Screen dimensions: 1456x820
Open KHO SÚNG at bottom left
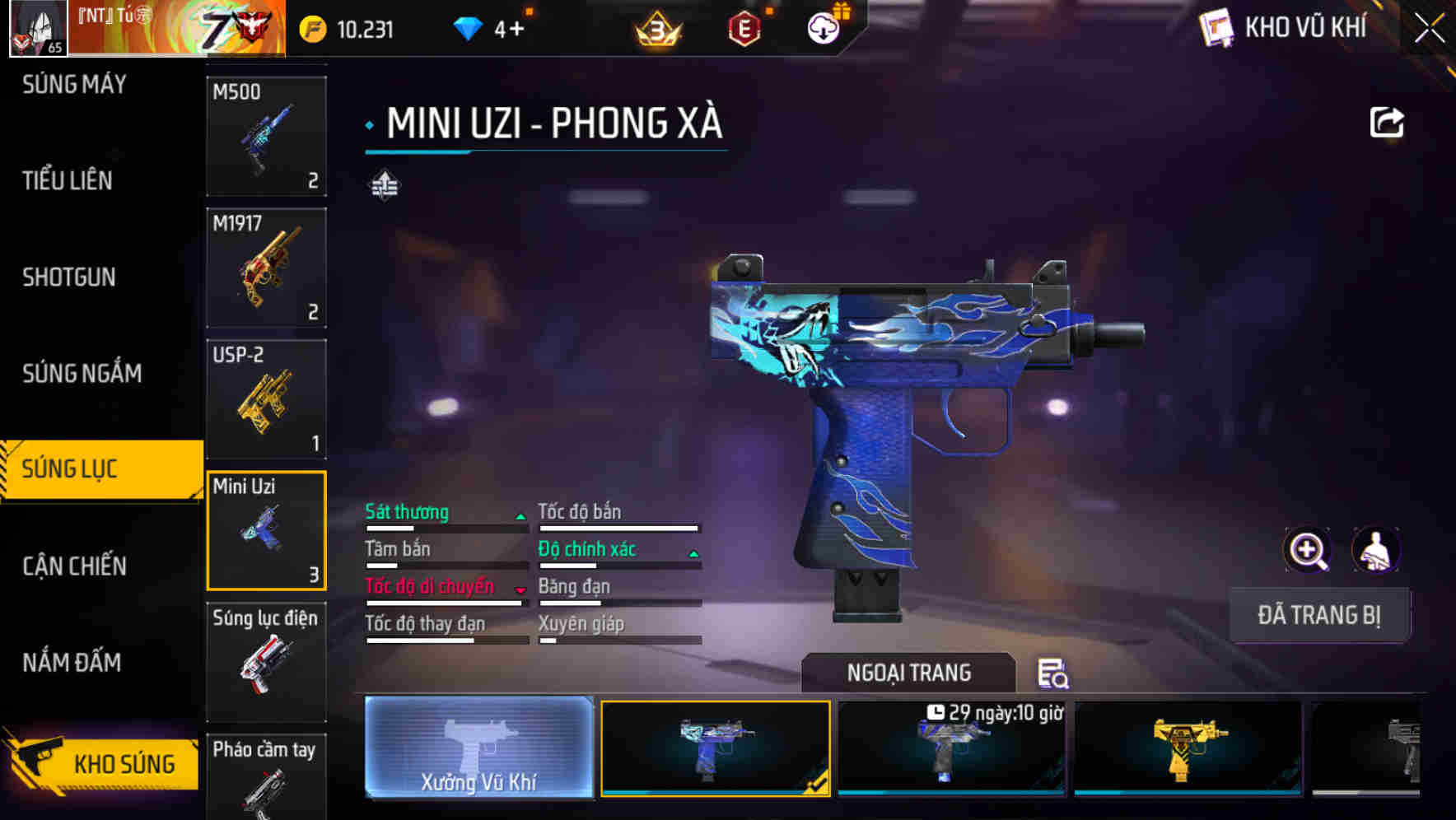pos(125,762)
